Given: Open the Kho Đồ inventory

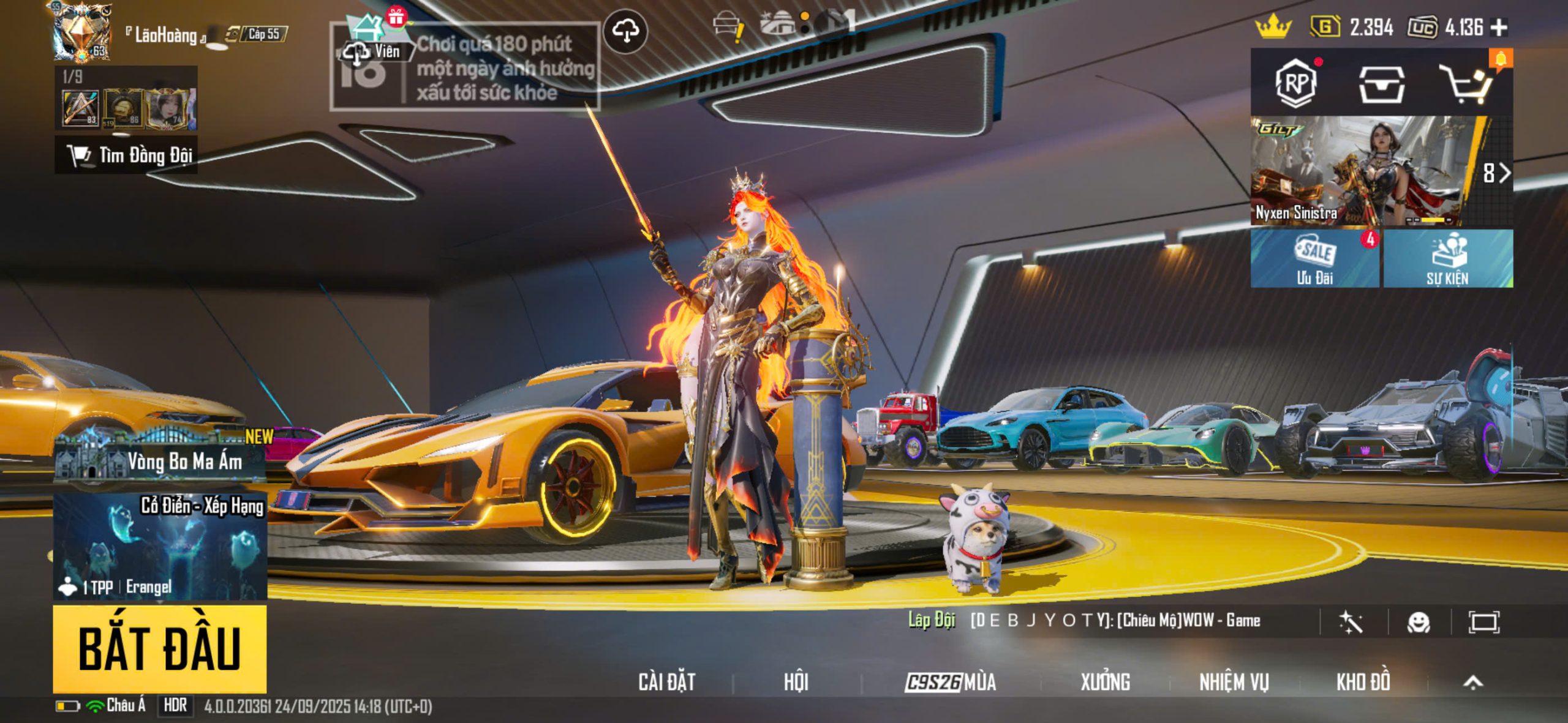Looking at the screenshot, I should 1363,682.
